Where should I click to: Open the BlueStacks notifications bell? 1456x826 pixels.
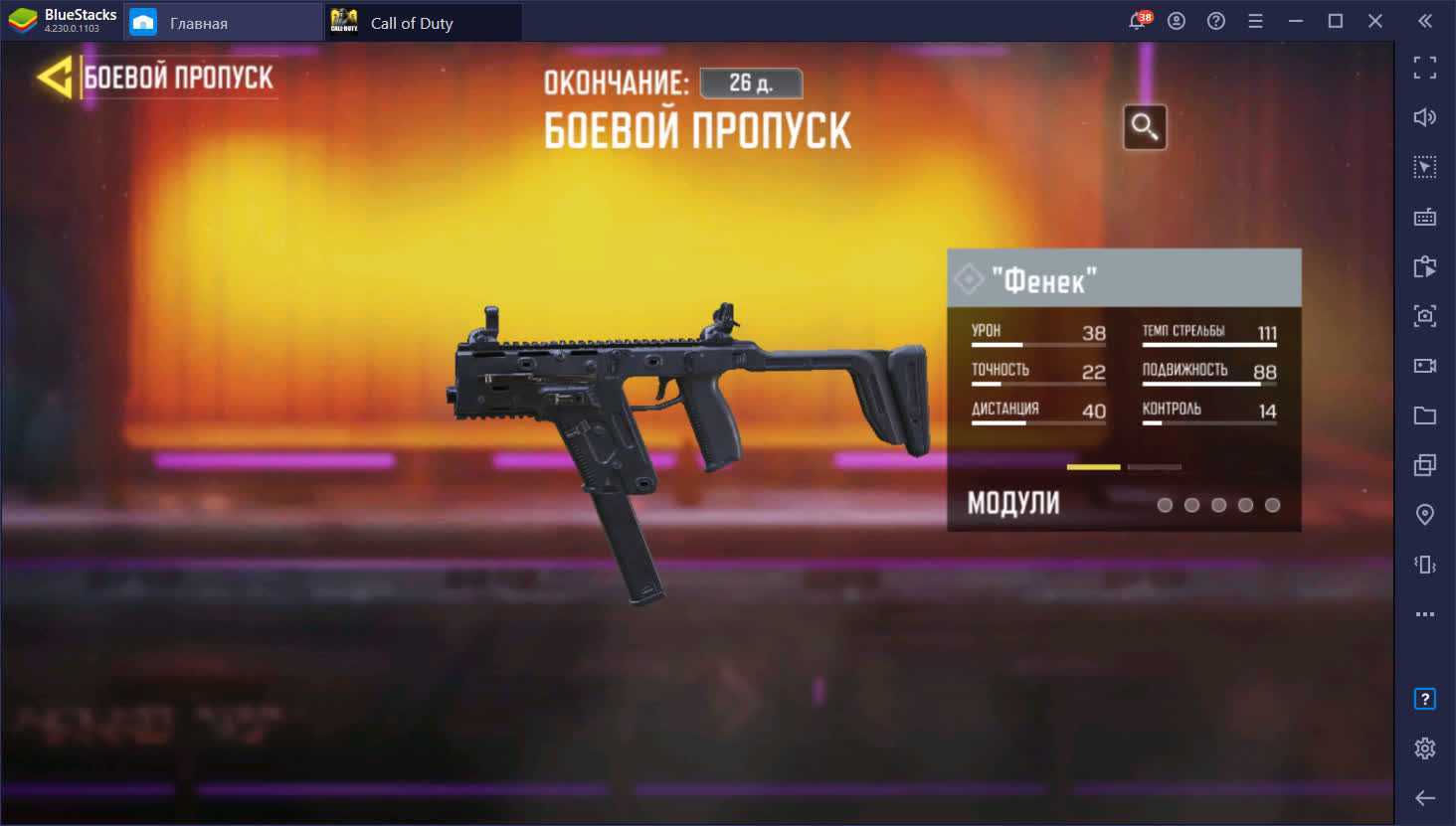point(1138,21)
